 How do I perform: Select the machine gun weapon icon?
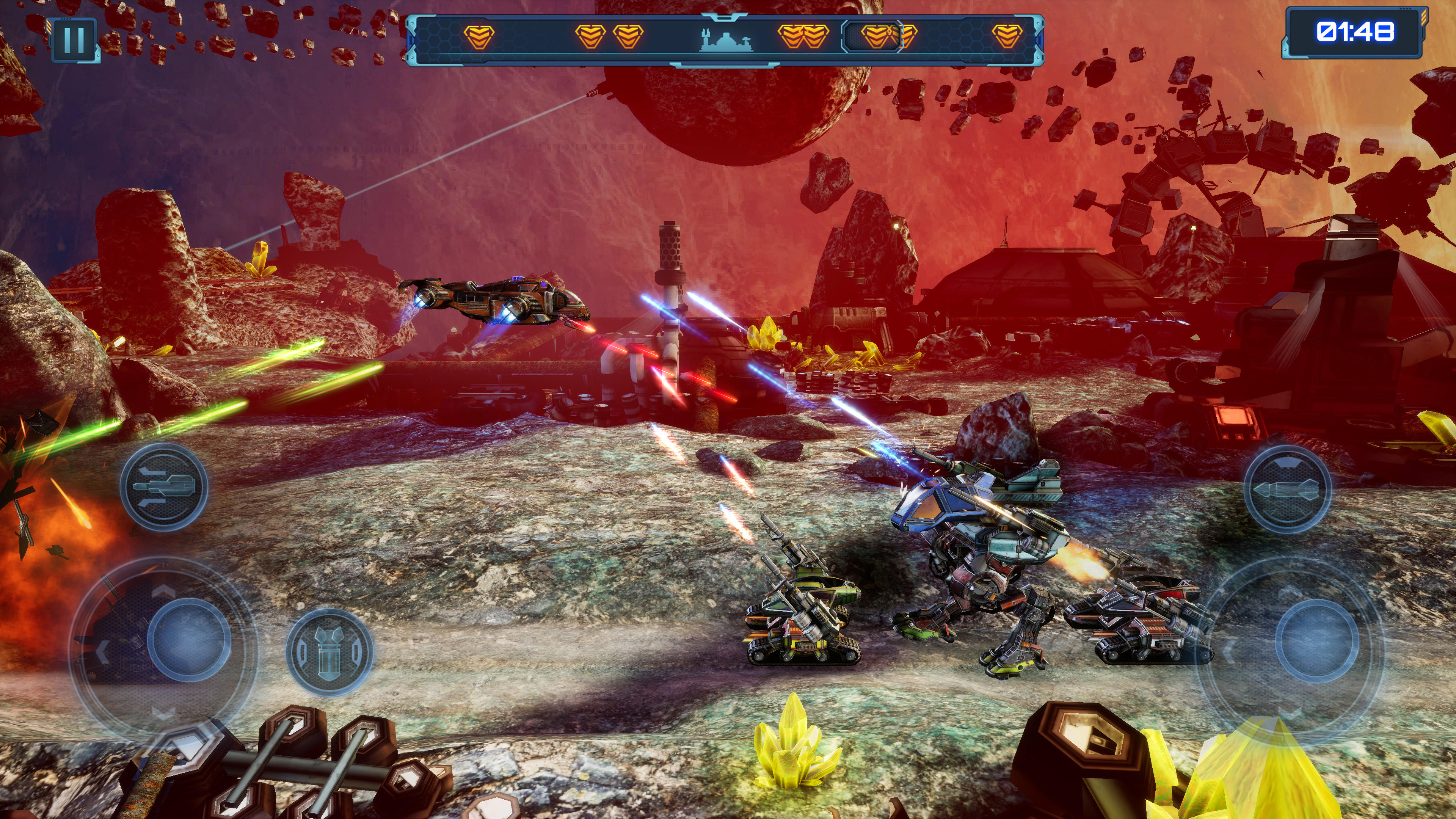click(164, 488)
